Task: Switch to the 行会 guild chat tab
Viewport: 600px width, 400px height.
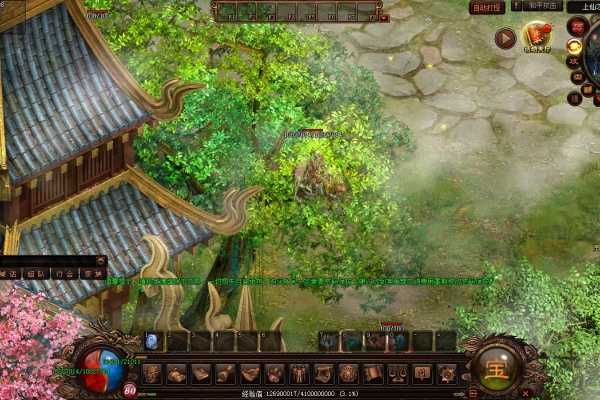Action: (65, 272)
